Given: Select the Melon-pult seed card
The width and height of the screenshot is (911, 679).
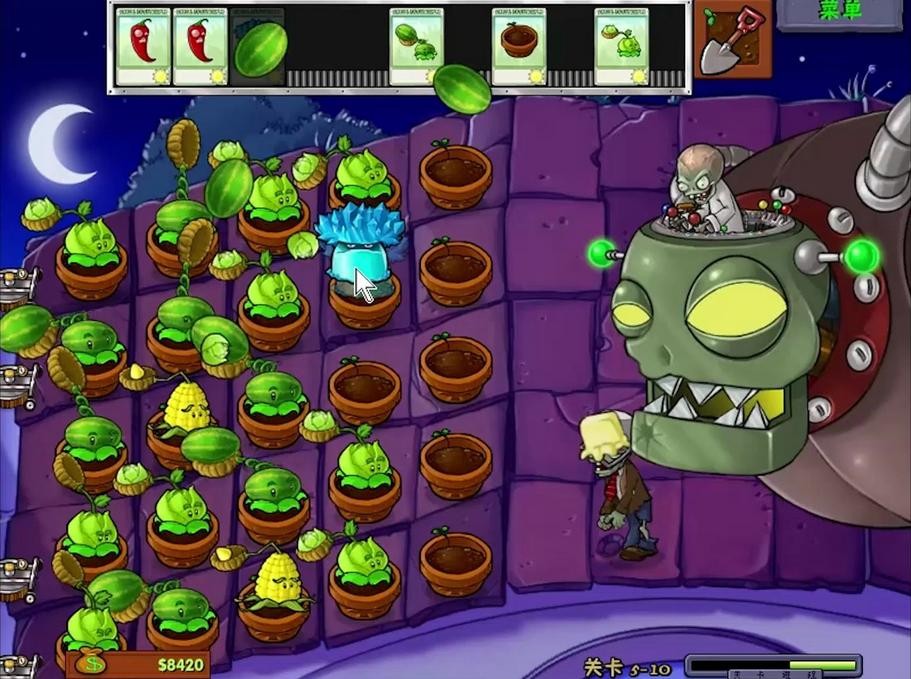Looking at the screenshot, I should 417,47.
